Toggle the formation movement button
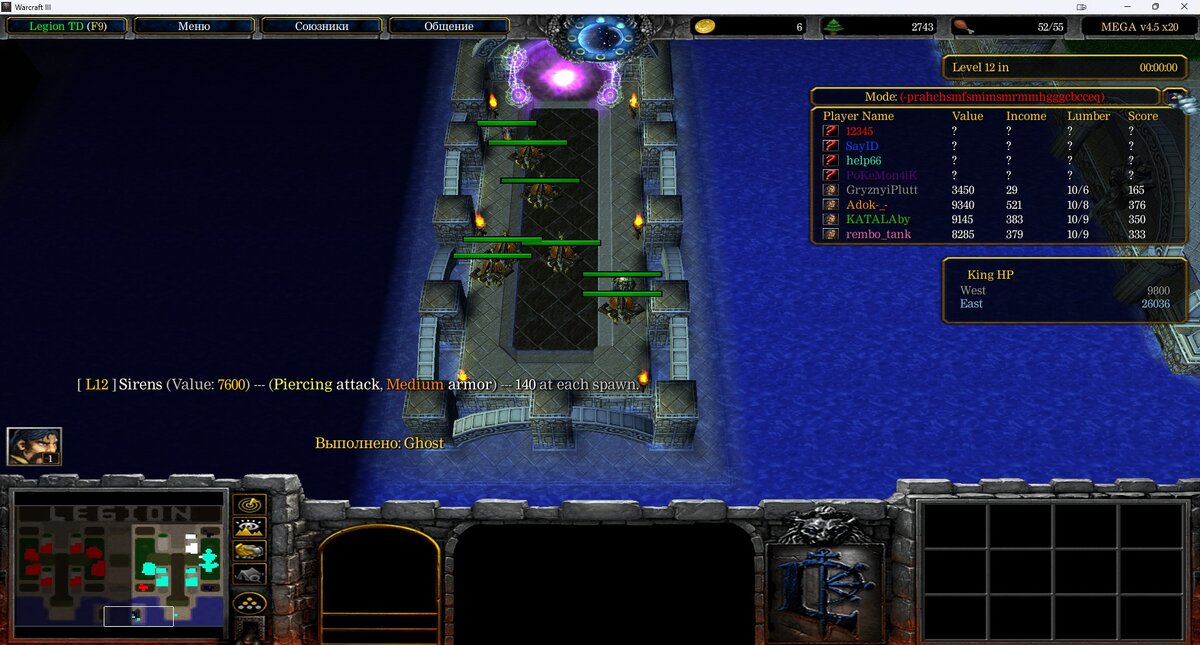Viewport: 1200px width, 645px height. pos(249,603)
